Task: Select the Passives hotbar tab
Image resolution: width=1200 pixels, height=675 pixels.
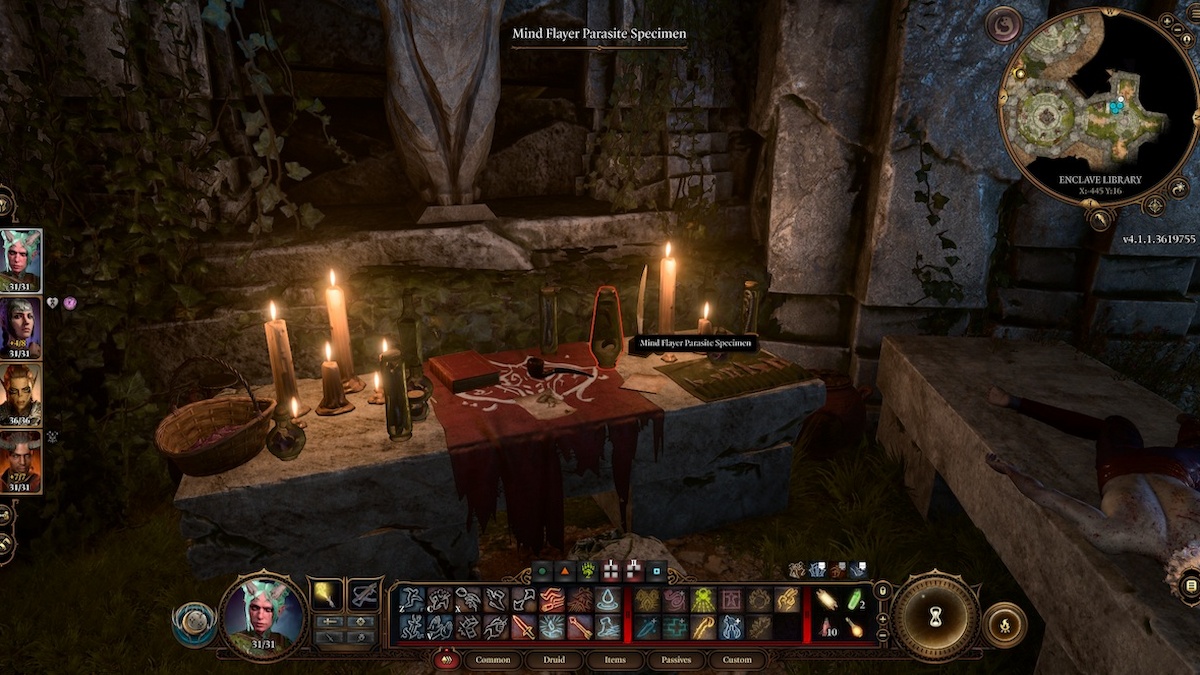Action: tap(675, 660)
